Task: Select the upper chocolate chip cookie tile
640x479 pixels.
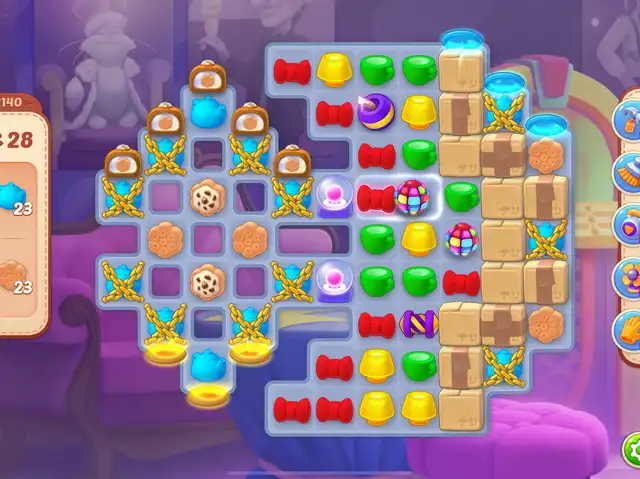Action: pos(207,196)
